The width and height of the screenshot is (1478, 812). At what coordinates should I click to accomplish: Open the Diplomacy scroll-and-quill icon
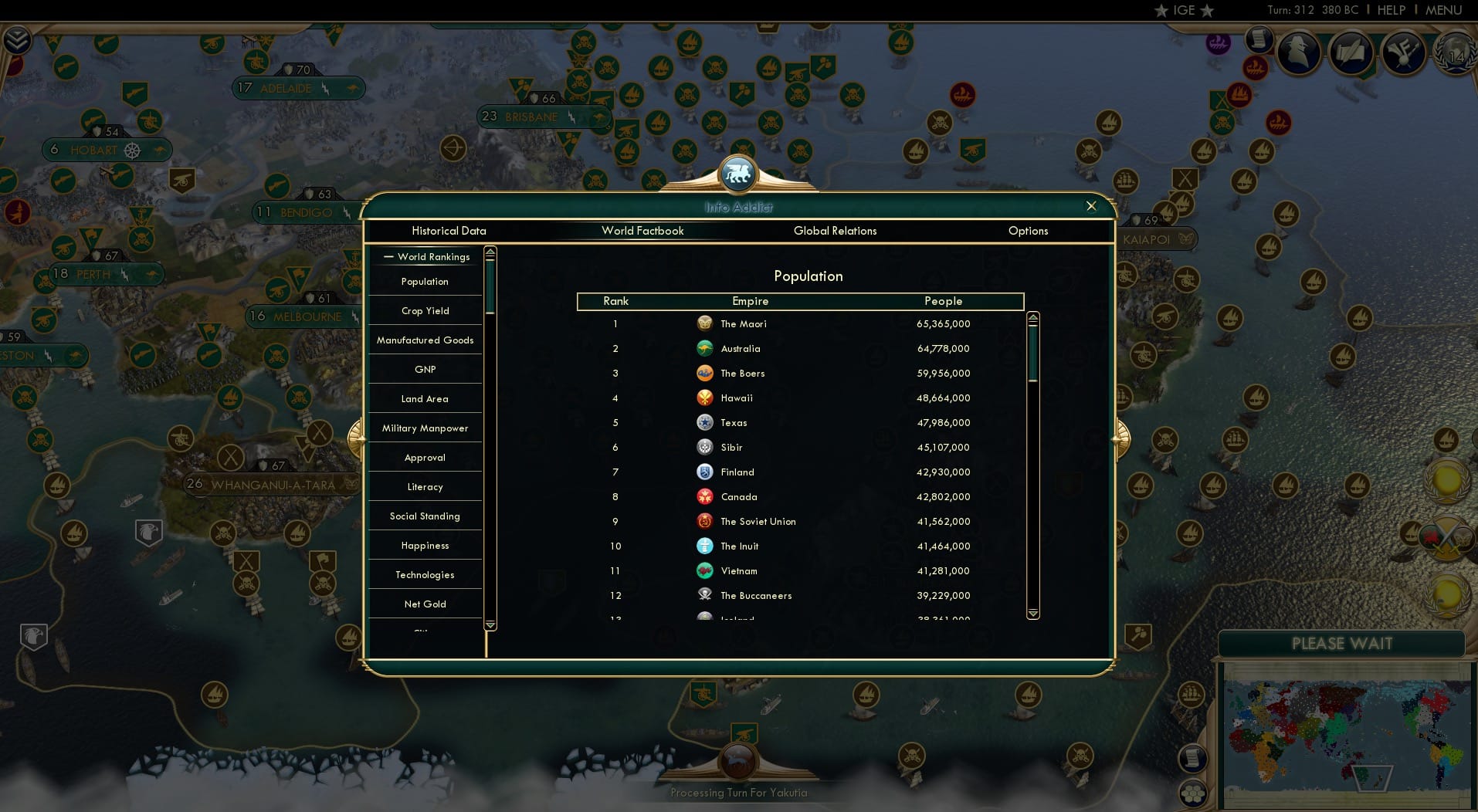pyautogui.click(x=1351, y=52)
